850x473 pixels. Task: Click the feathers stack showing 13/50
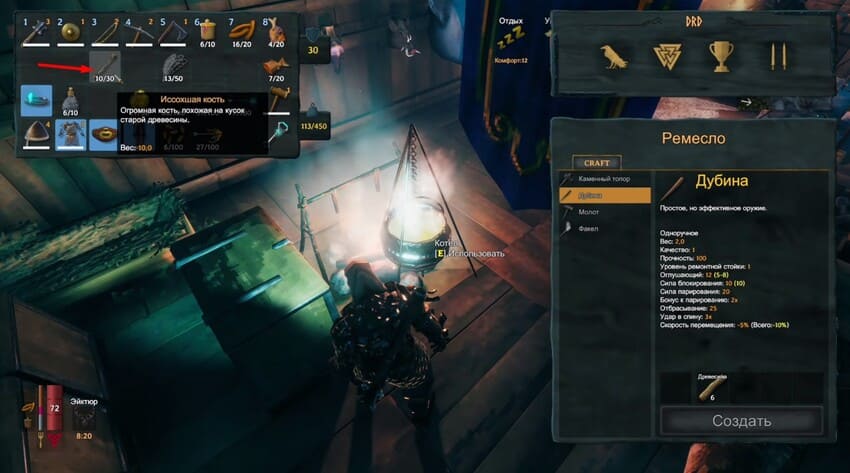[x=173, y=67]
